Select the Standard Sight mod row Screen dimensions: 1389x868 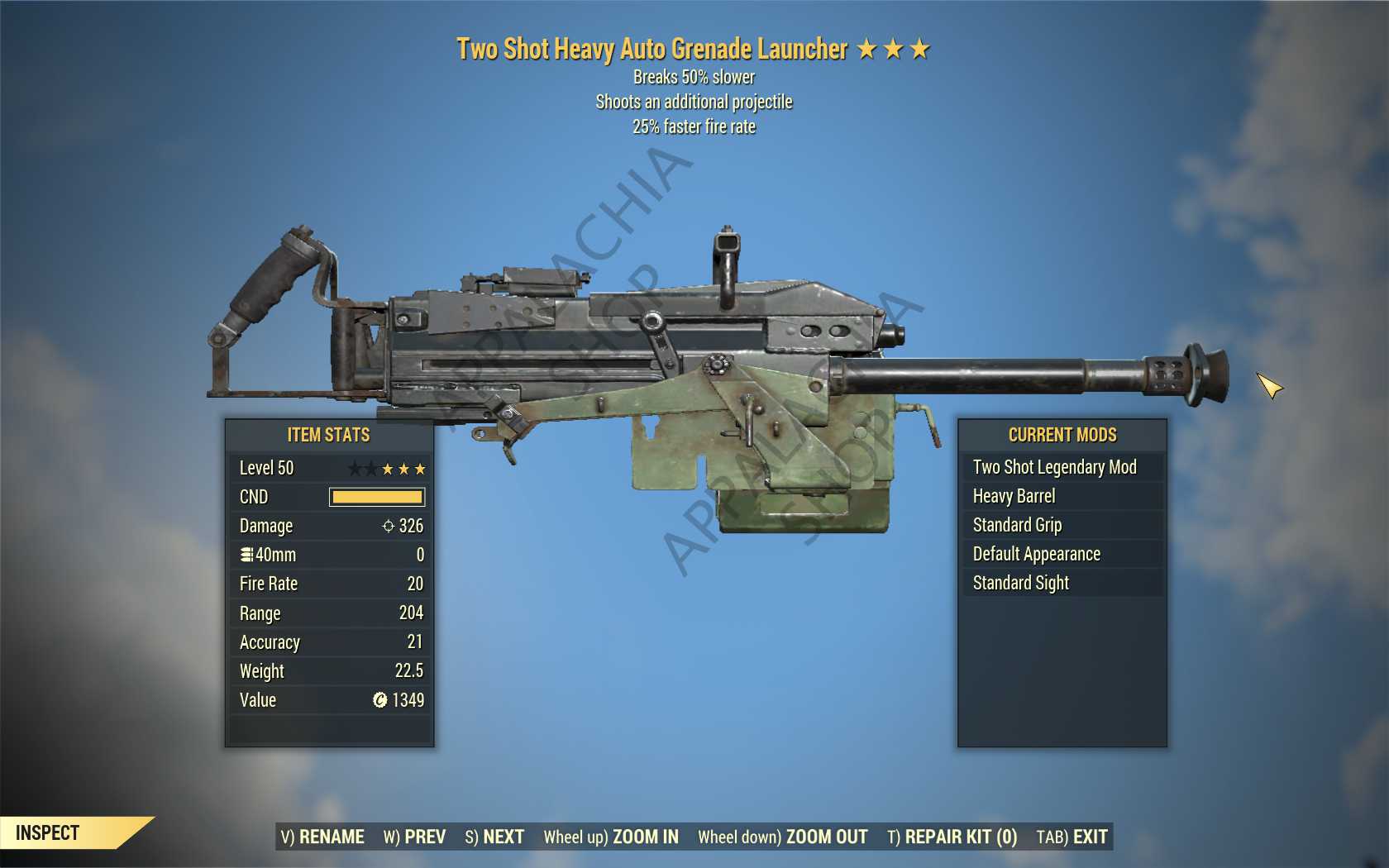point(1020,583)
